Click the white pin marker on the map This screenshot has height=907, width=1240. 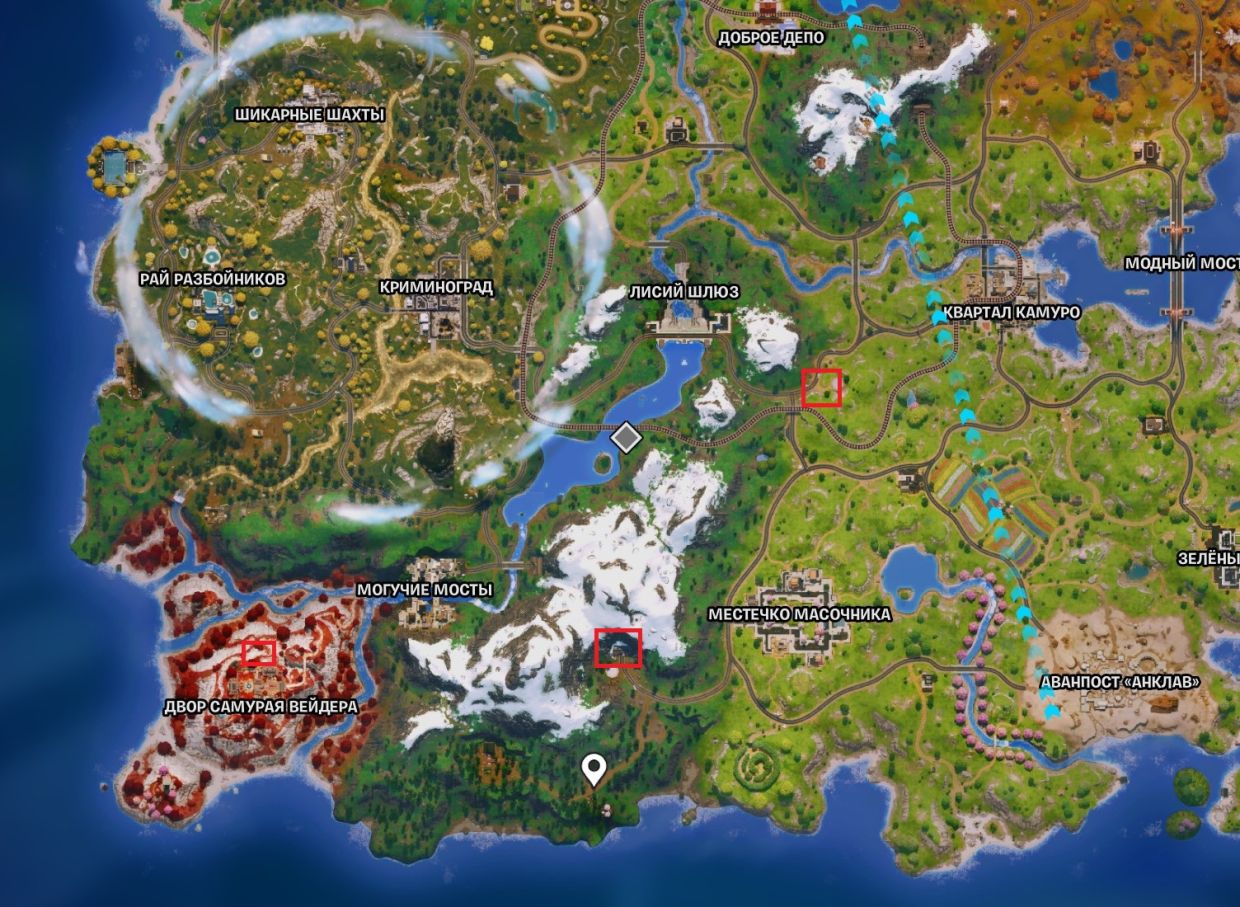596,769
